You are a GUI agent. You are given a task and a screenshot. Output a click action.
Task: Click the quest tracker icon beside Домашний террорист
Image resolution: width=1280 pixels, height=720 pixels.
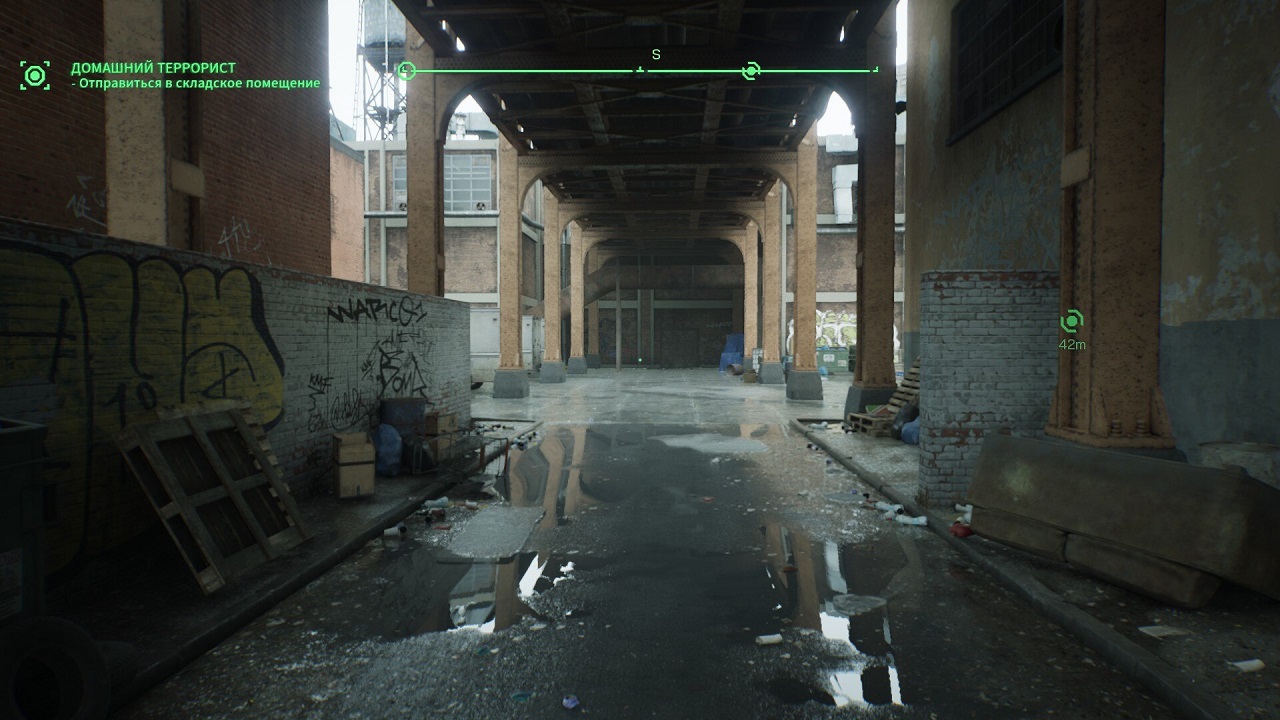coord(35,75)
